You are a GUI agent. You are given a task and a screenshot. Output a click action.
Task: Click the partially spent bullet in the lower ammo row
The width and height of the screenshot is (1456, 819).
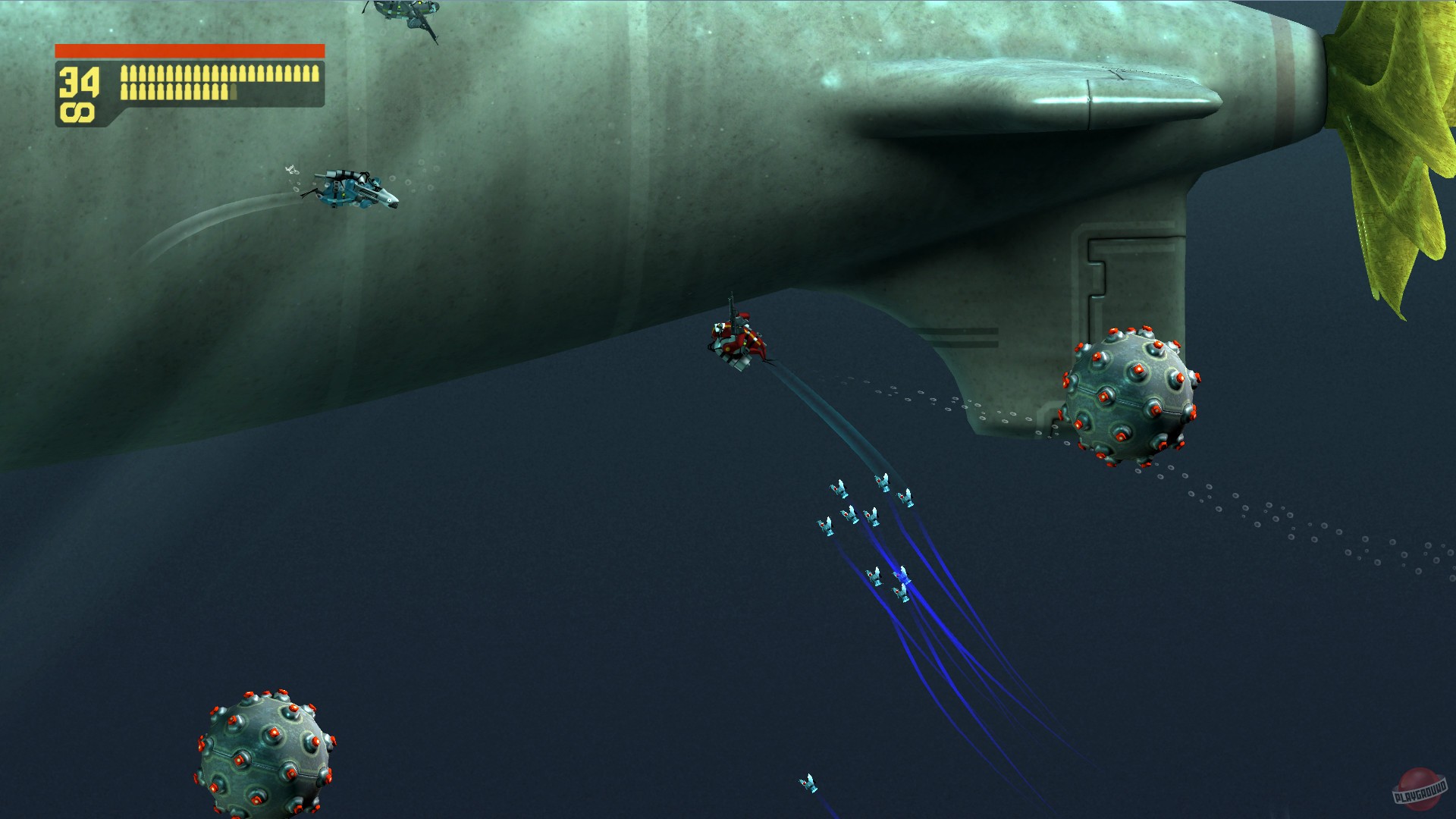(x=233, y=92)
